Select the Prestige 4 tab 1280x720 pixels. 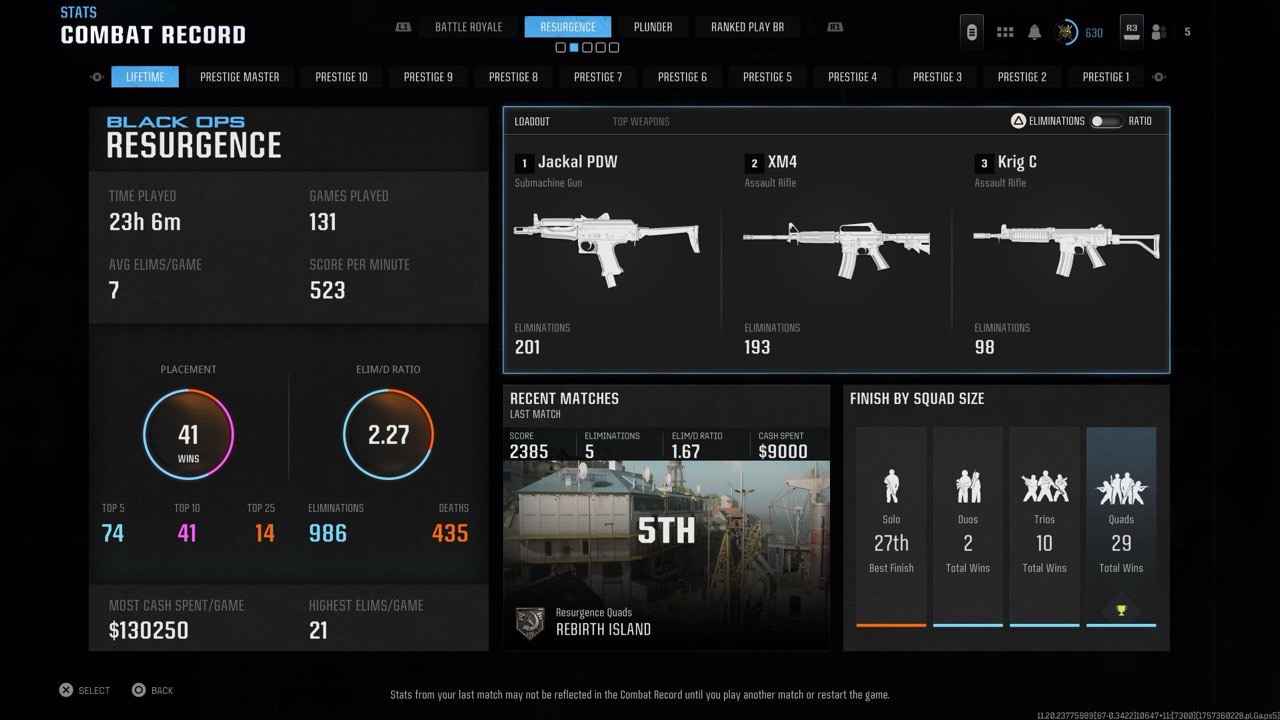tap(853, 77)
